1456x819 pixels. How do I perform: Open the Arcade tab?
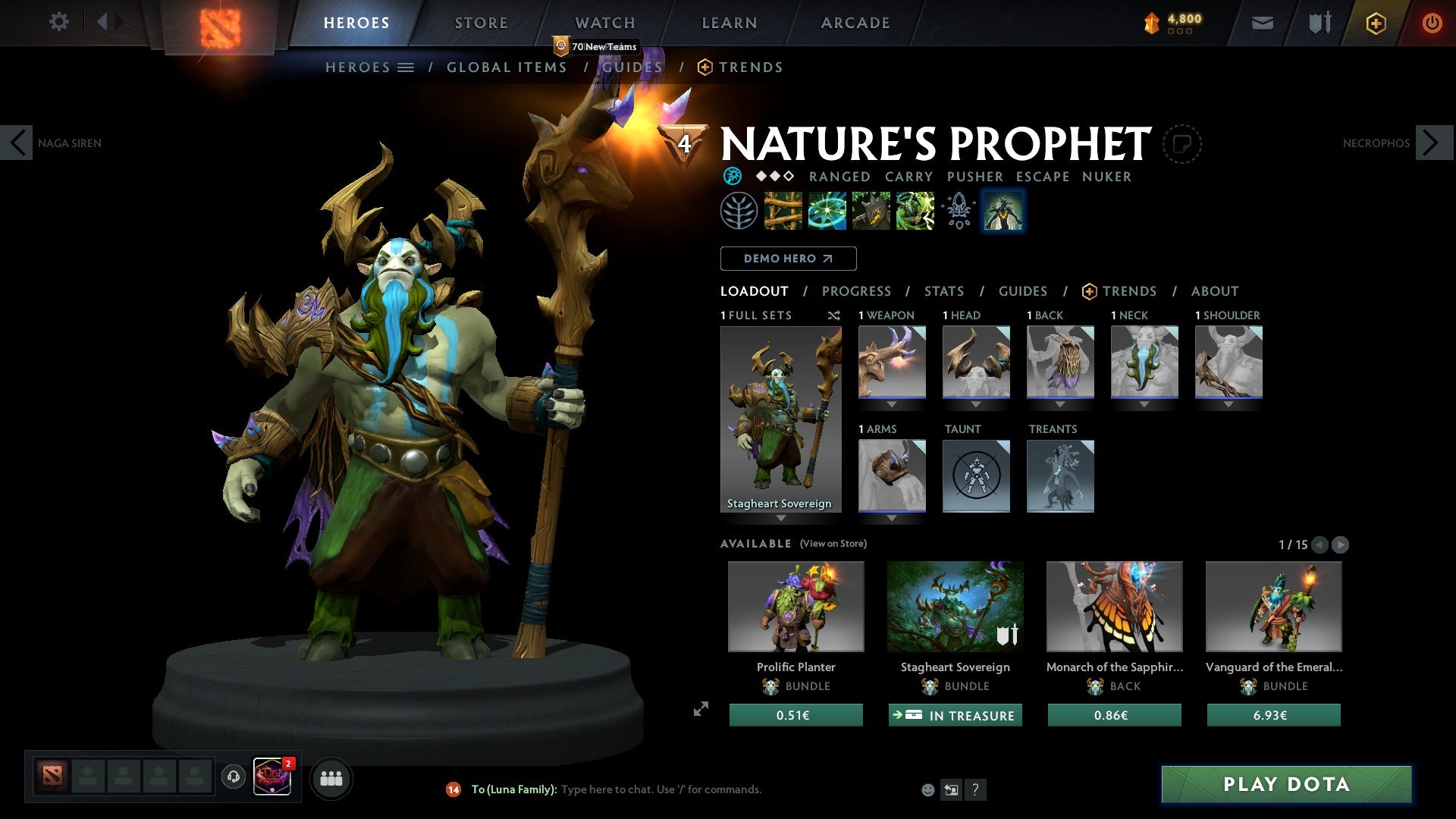(855, 22)
